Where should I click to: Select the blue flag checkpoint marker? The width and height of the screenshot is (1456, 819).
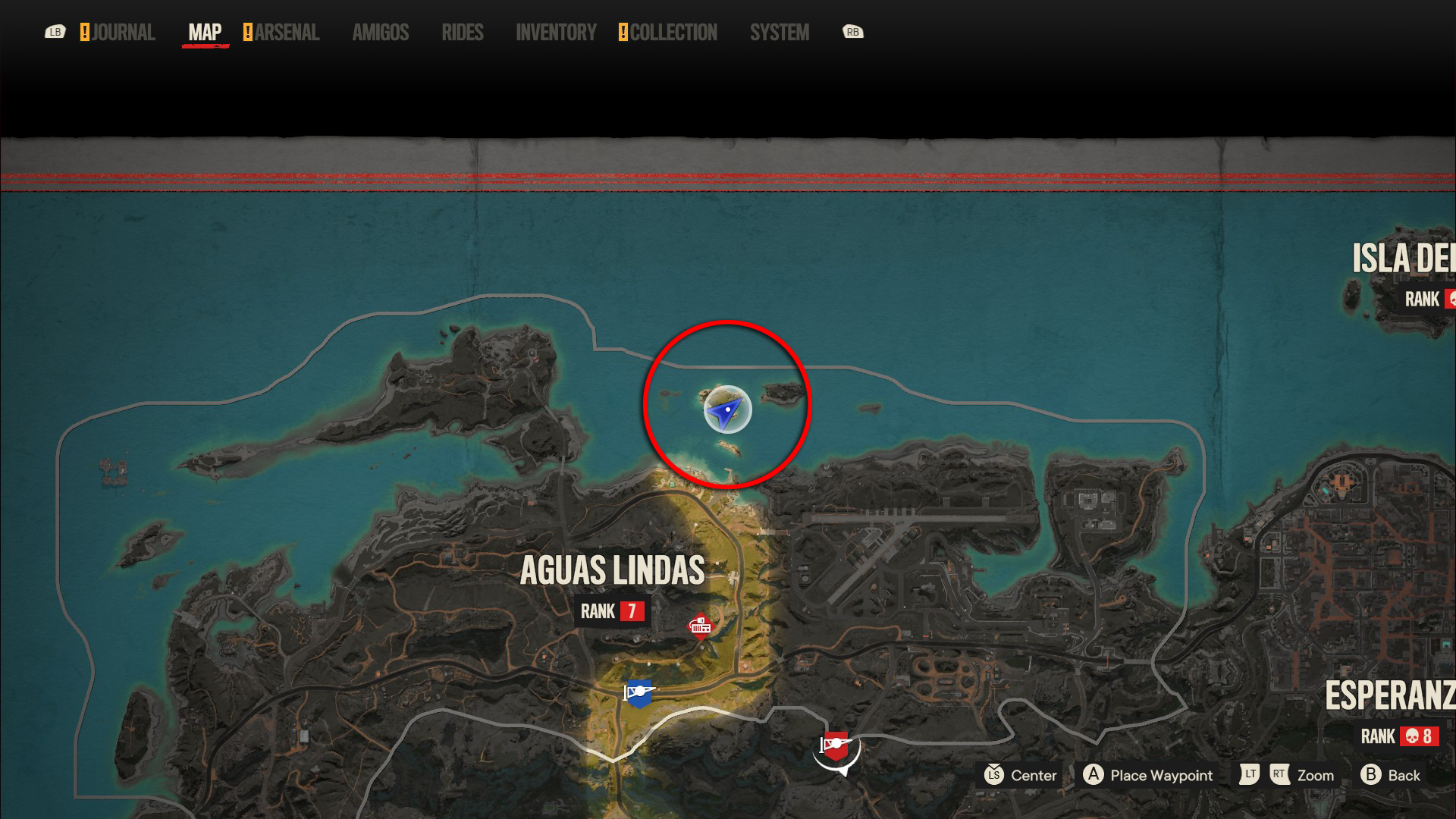pyautogui.click(x=639, y=693)
